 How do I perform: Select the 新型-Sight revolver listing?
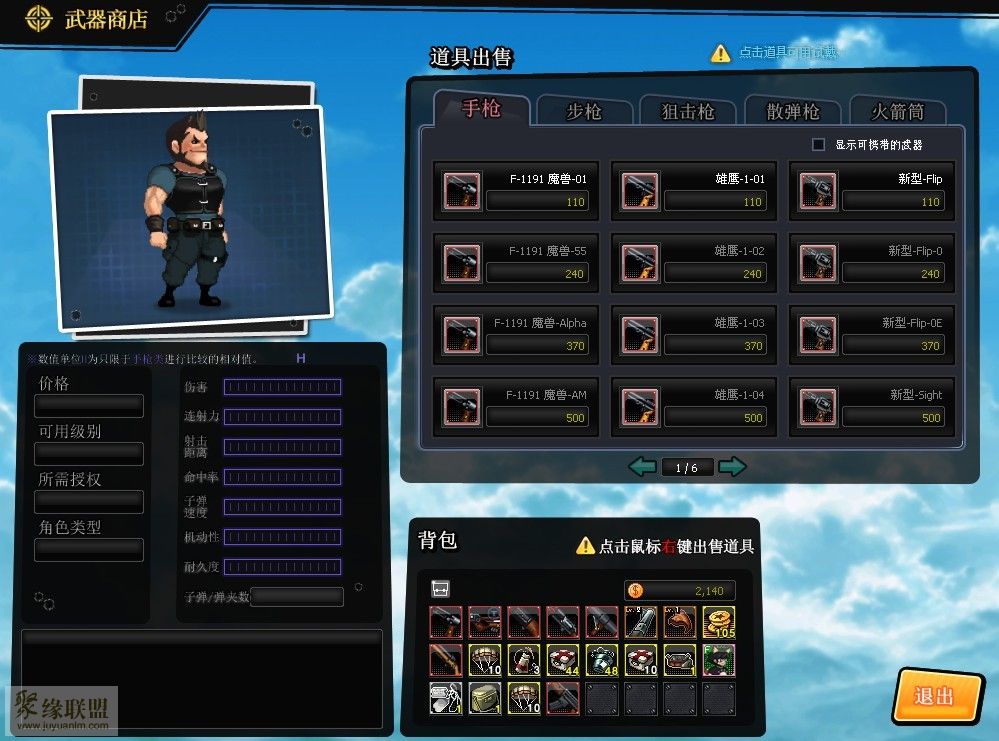point(872,407)
